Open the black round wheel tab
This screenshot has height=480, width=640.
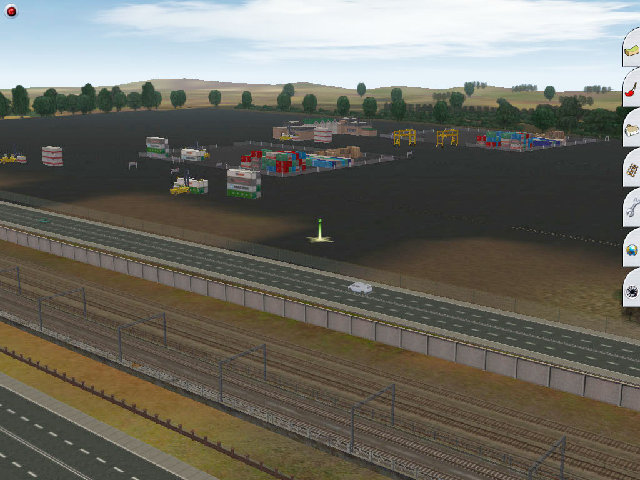[632, 290]
